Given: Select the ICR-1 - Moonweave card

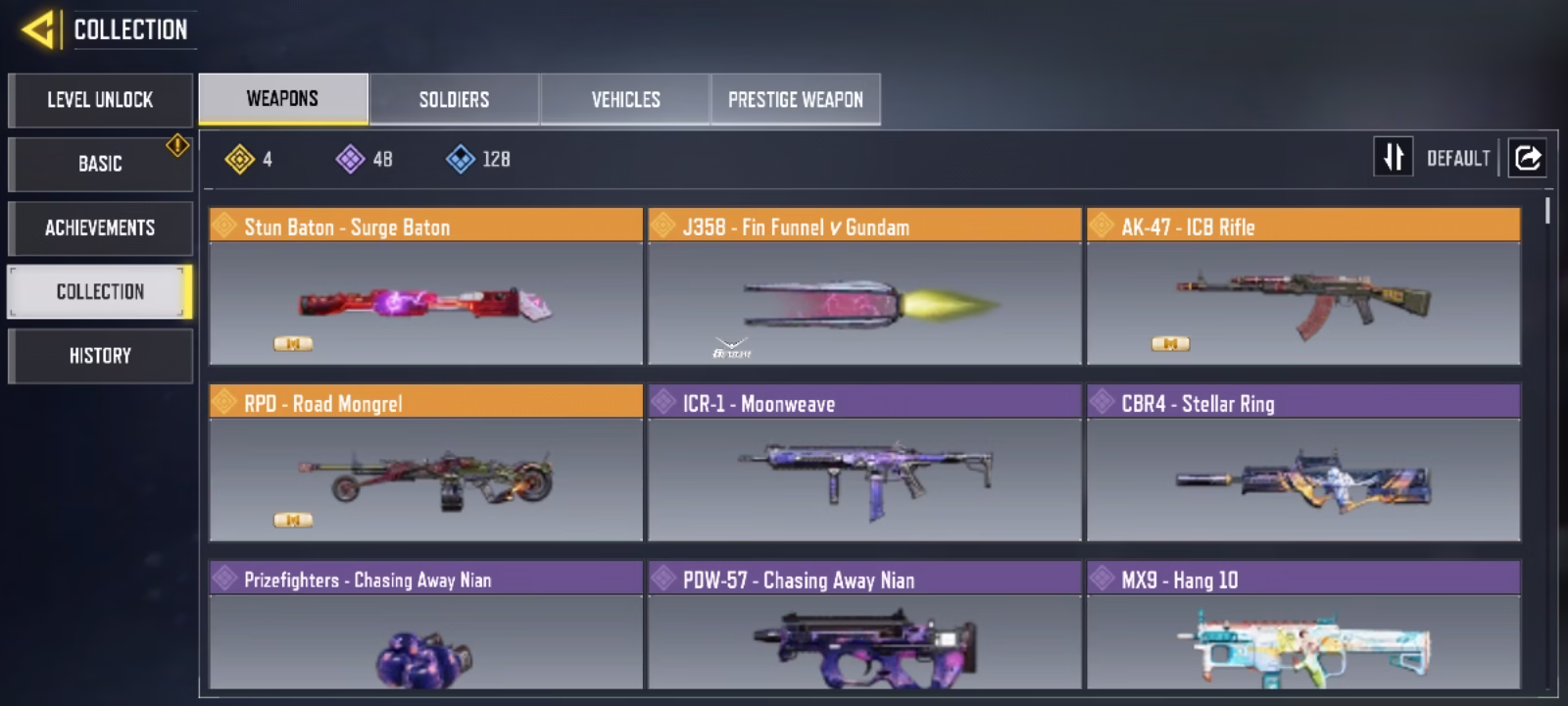Looking at the screenshot, I should (x=864, y=463).
